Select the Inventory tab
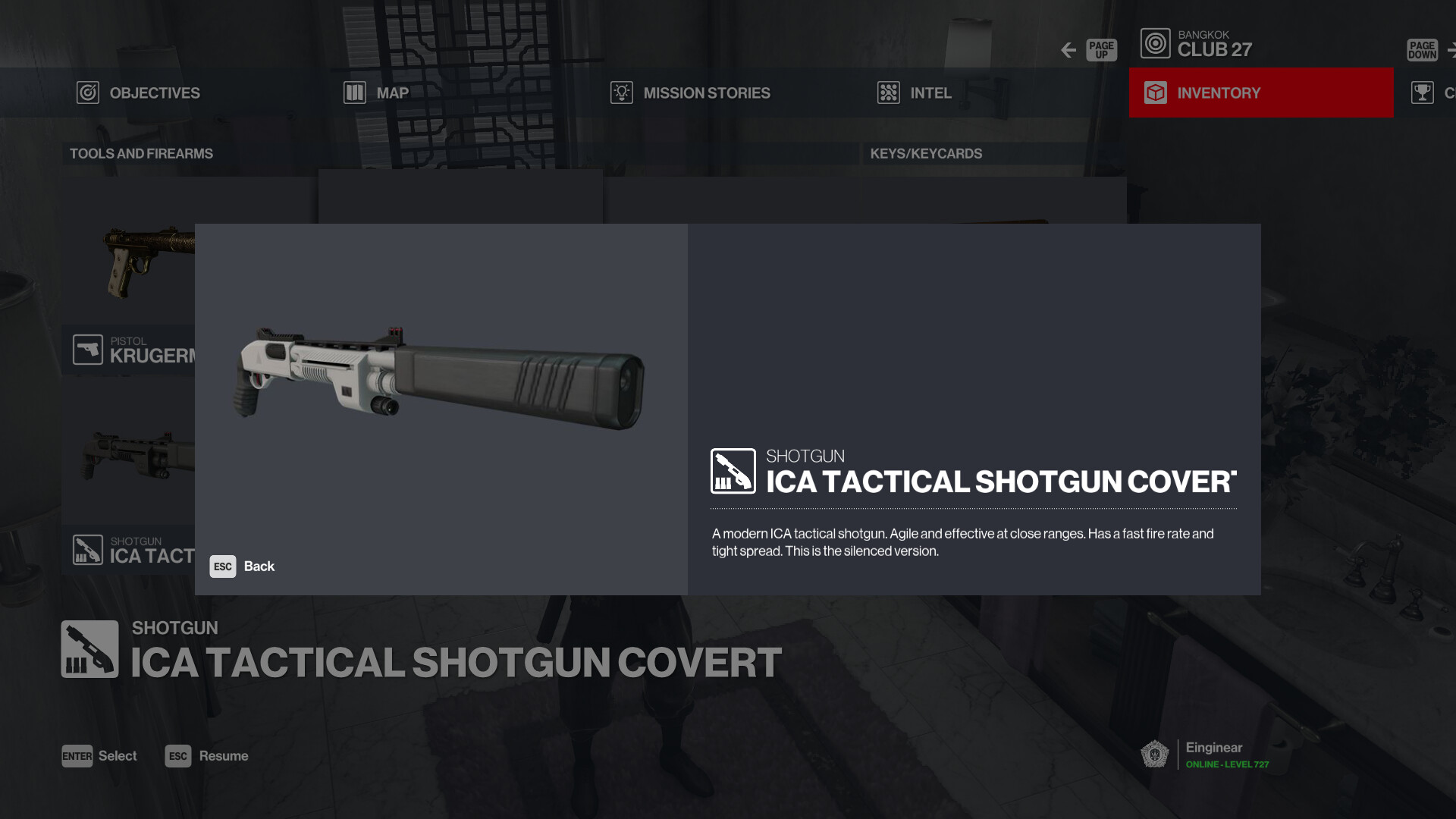Viewport: 1456px width, 819px height. [x=1260, y=93]
